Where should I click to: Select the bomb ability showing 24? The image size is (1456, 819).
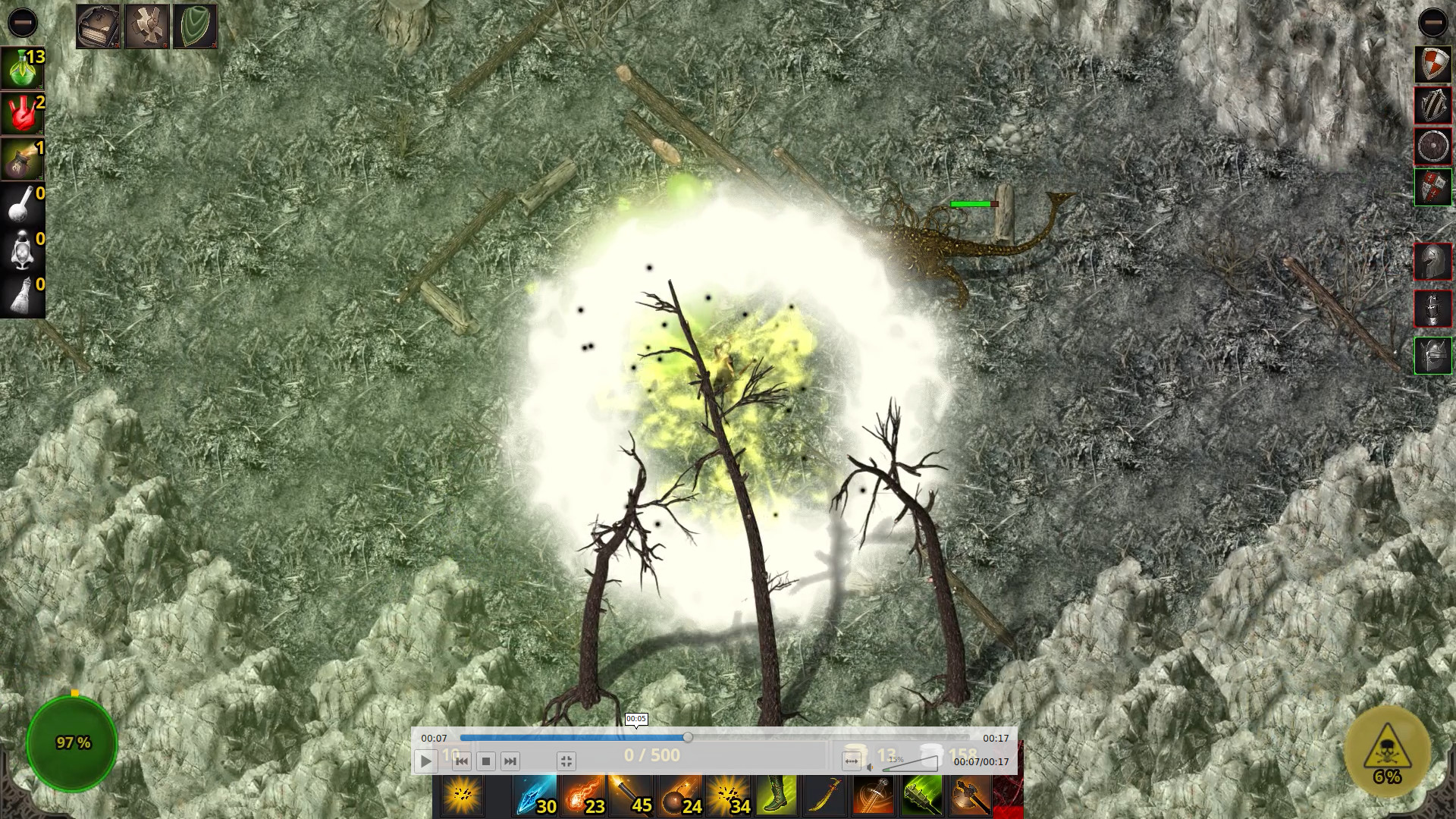(x=680, y=795)
